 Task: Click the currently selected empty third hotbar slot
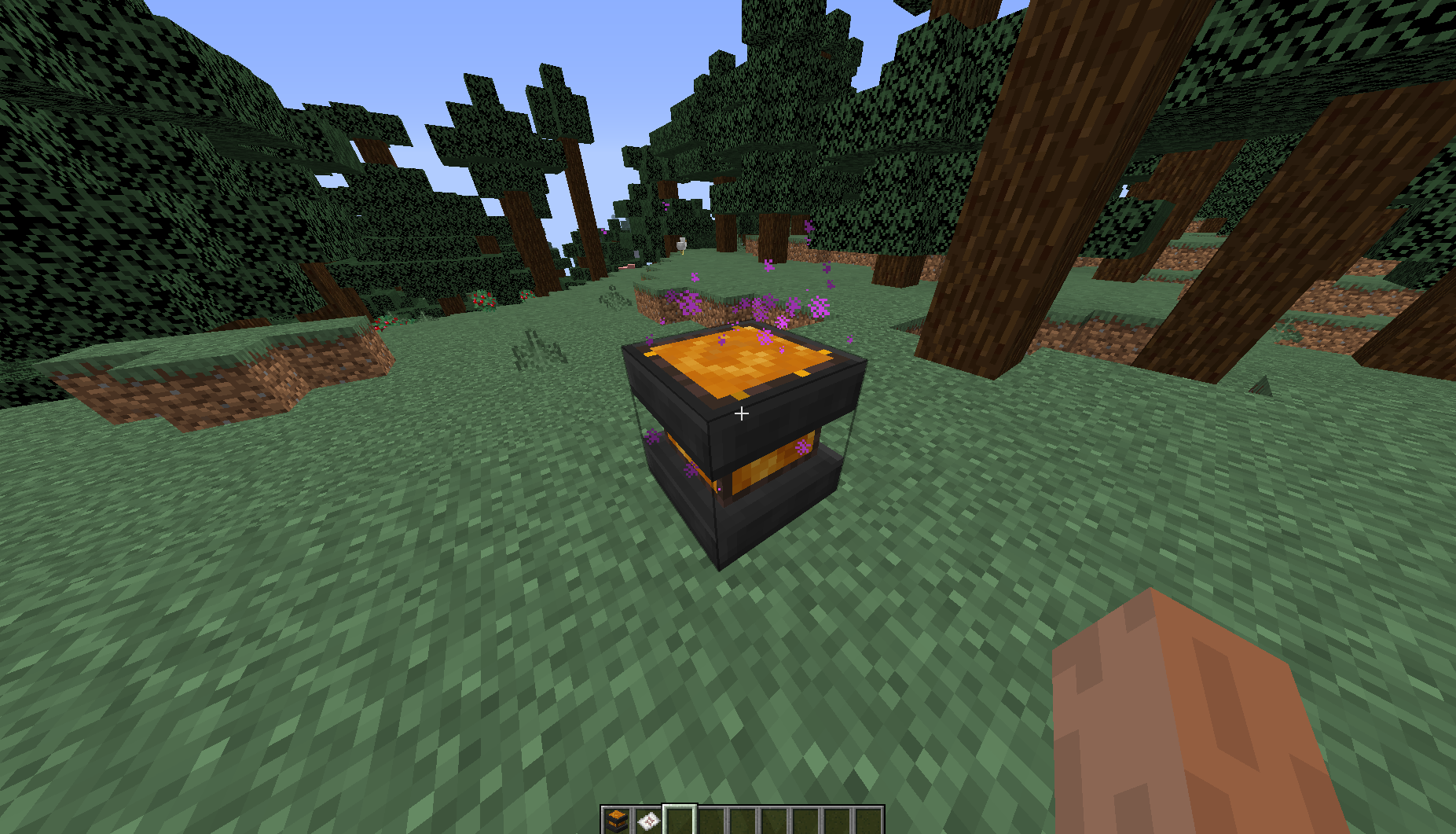coord(680,819)
